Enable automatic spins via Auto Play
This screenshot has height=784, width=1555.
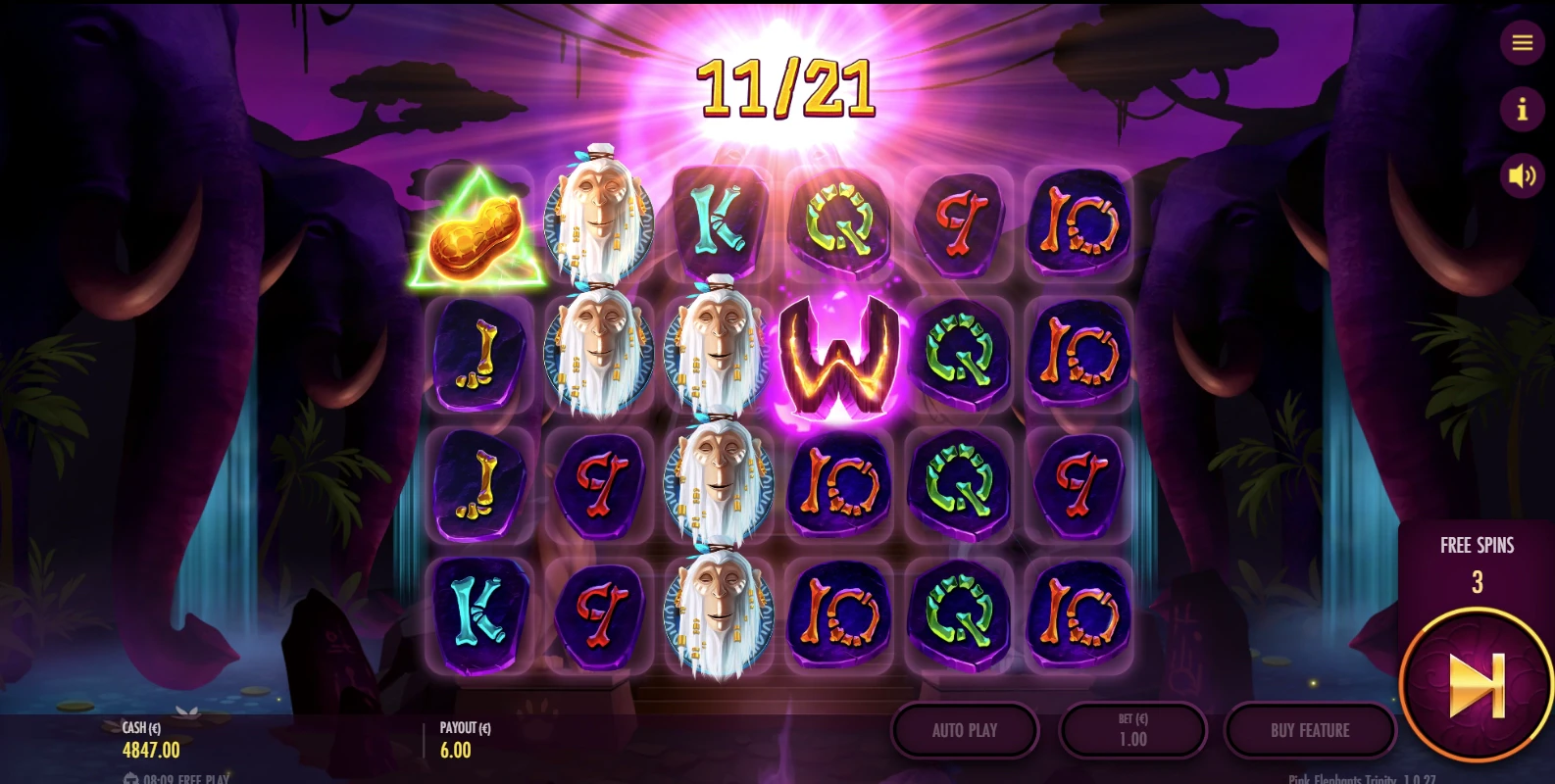coord(965,730)
